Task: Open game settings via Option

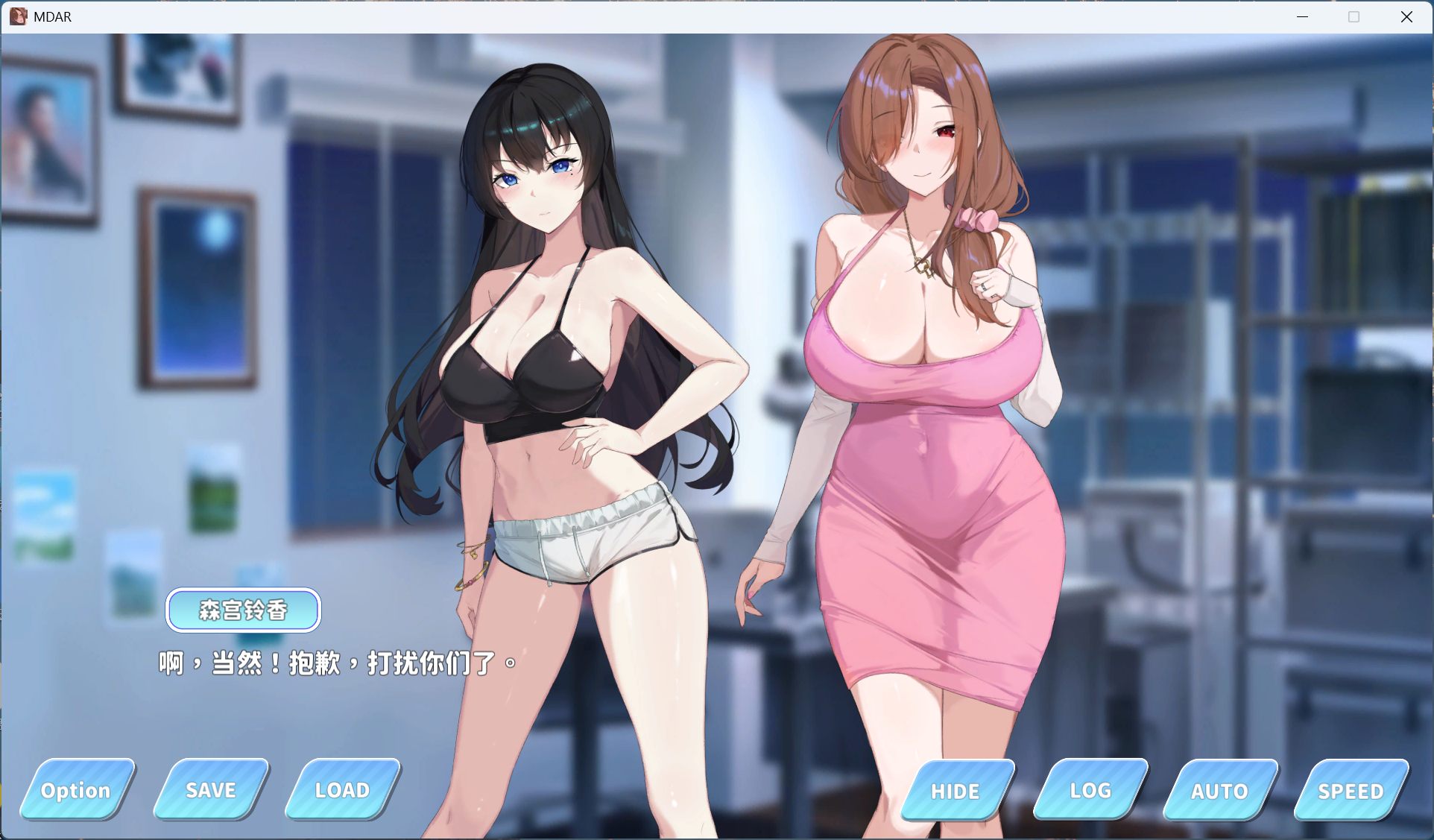Action: tap(75, 790)
